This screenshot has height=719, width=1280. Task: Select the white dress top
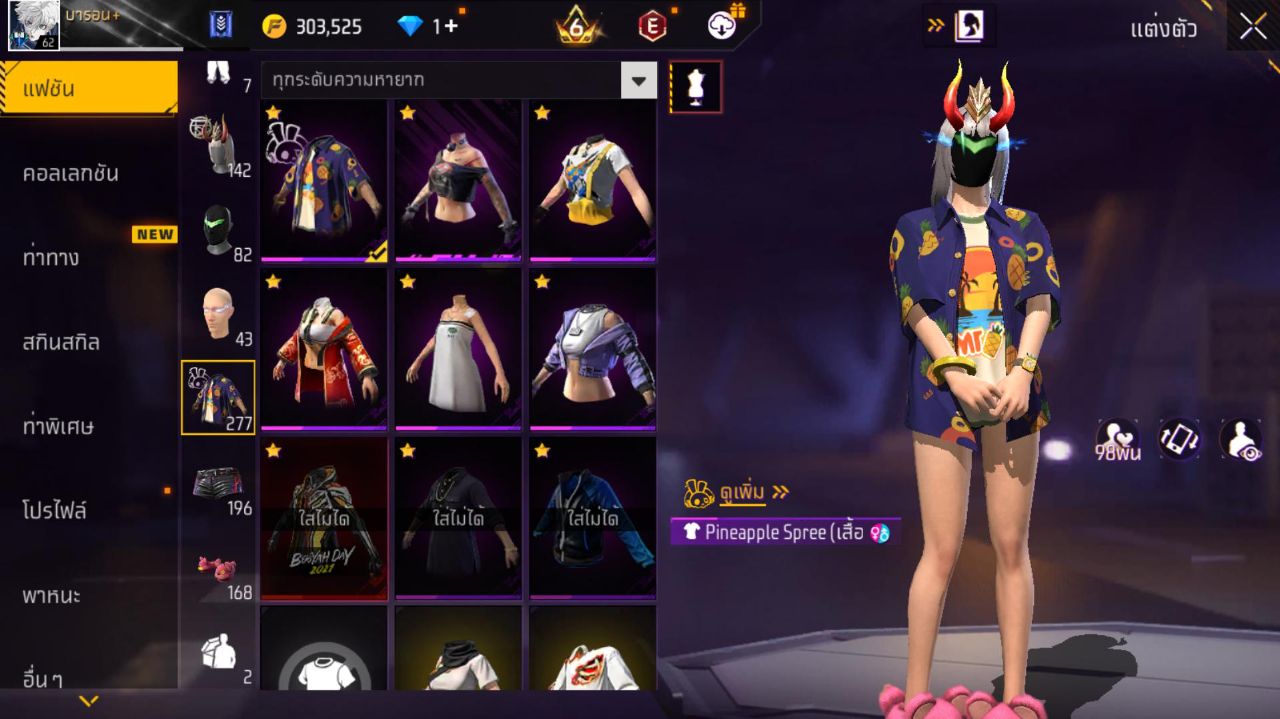point(458,350)
